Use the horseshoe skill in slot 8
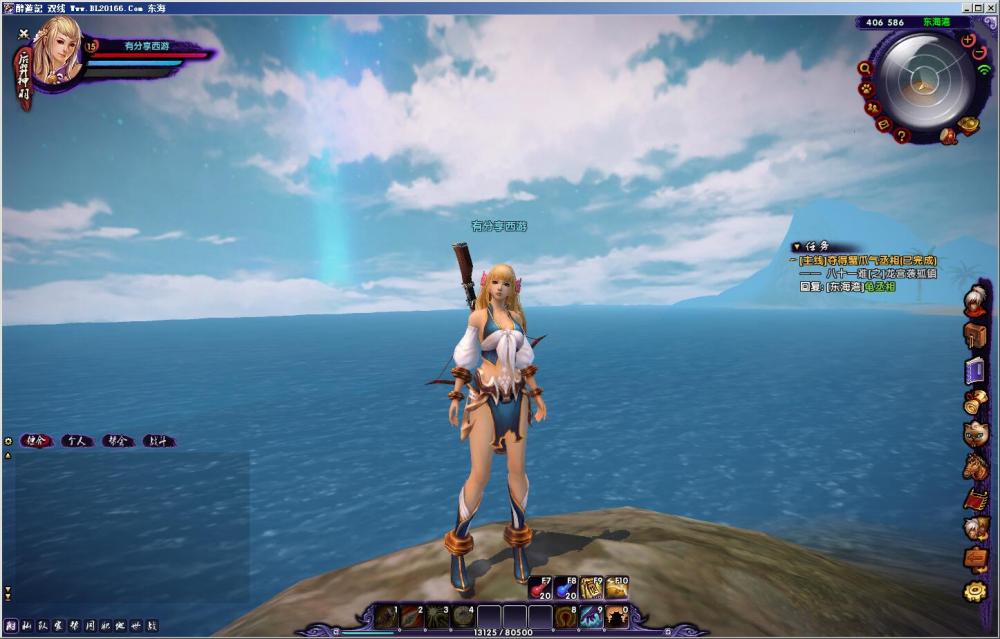 [x=566, y=617]
